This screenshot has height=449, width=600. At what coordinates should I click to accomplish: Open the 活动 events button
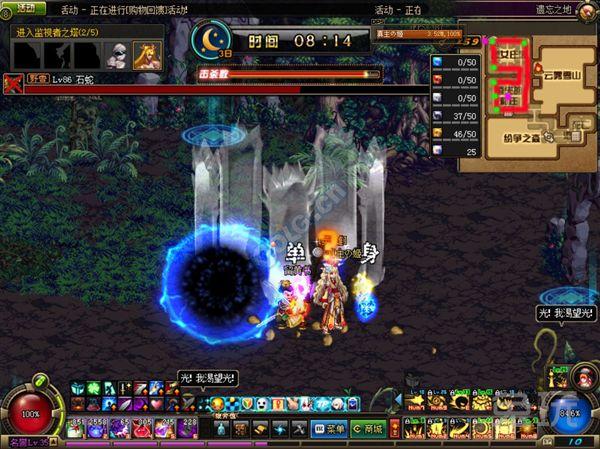coord(25,8)
